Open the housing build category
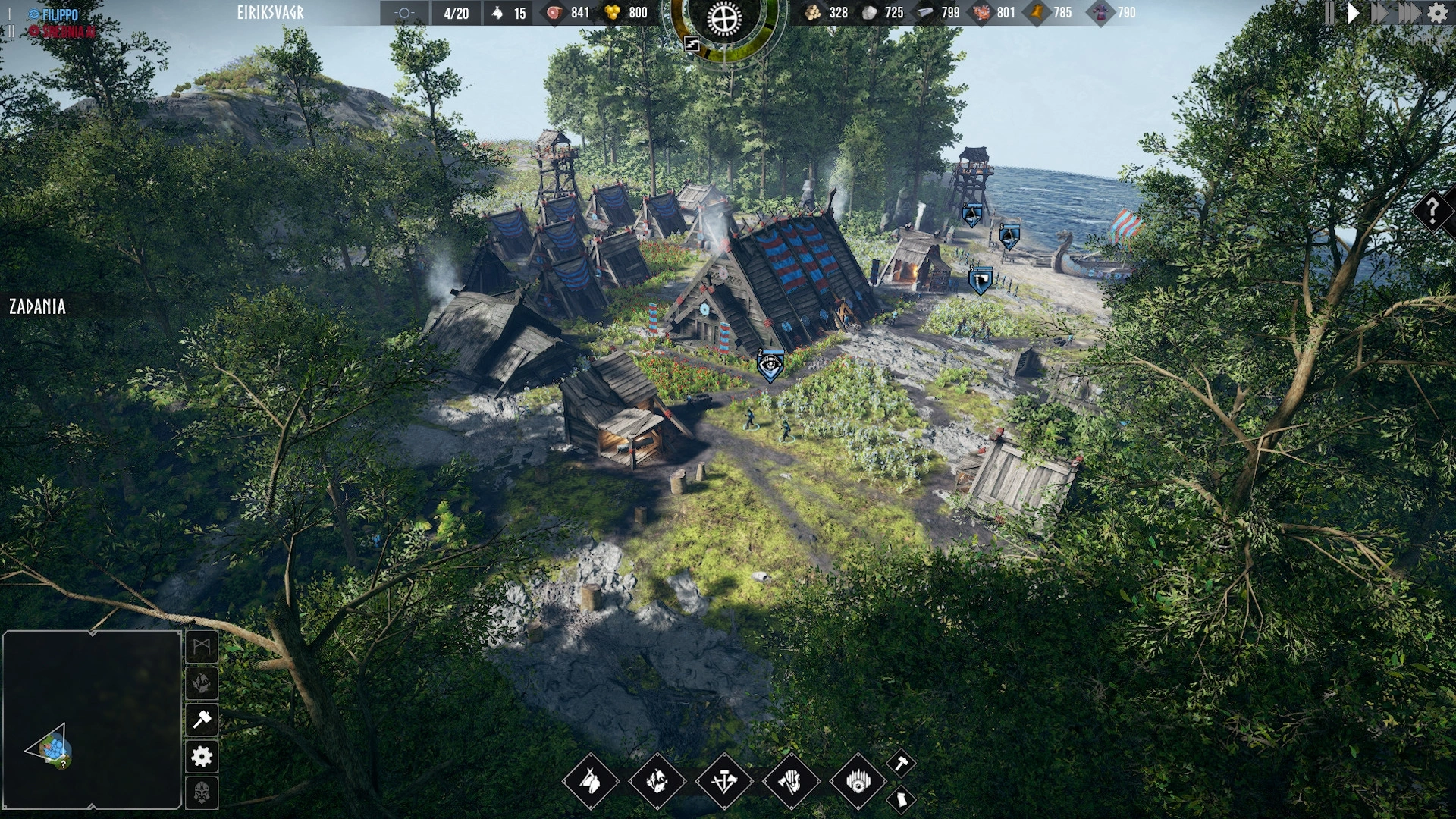 tap(590, 781)
